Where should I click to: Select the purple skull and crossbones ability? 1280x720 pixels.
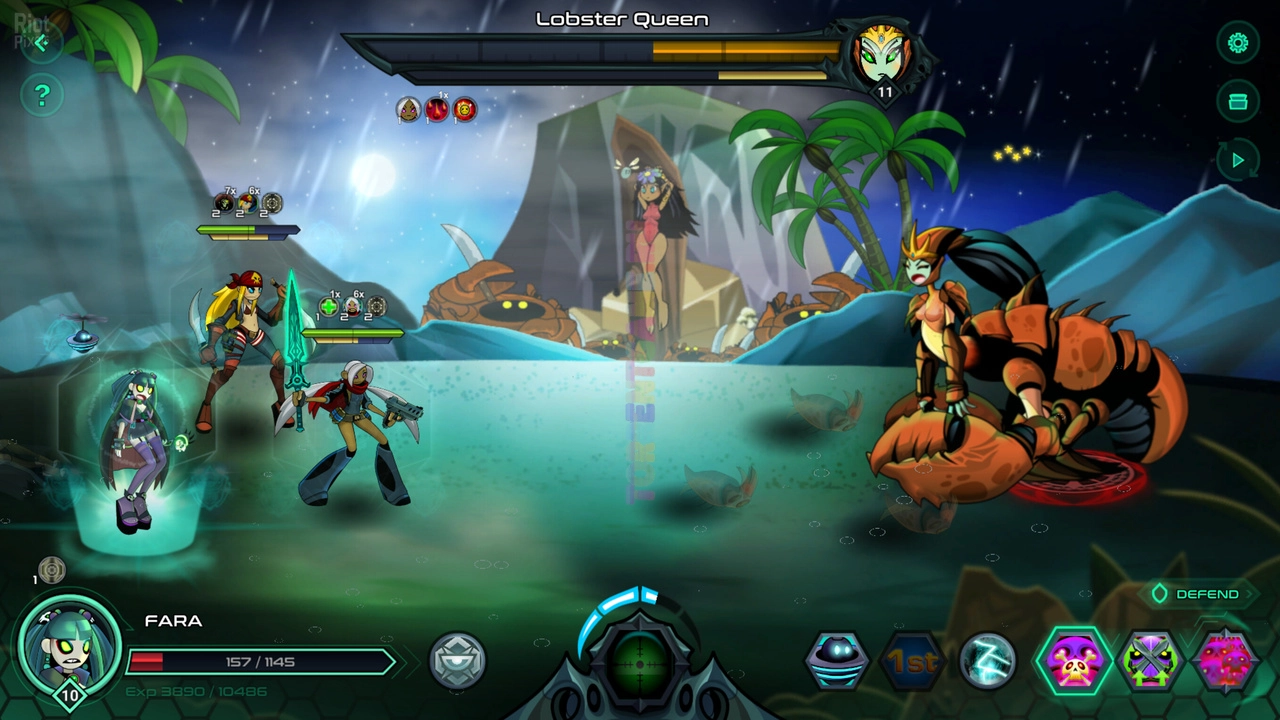coord(1074,661)
